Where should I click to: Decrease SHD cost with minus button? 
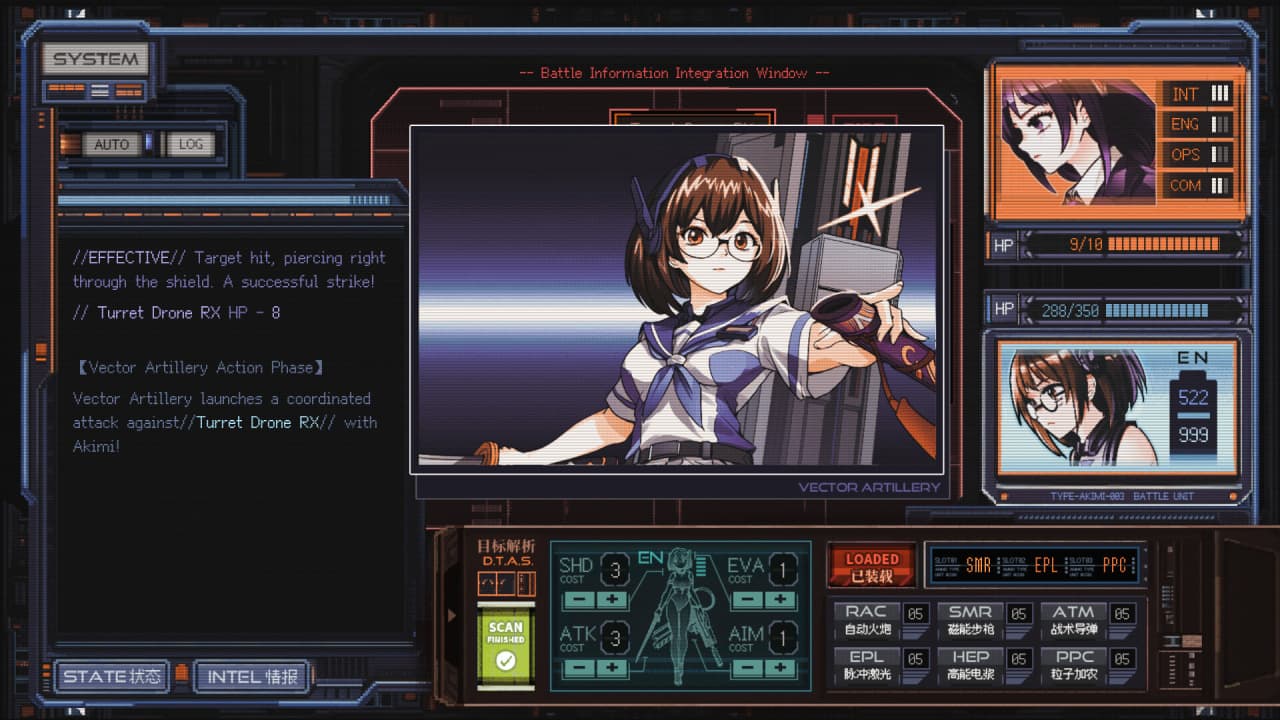pyautogui.click(x=578, y=600)
